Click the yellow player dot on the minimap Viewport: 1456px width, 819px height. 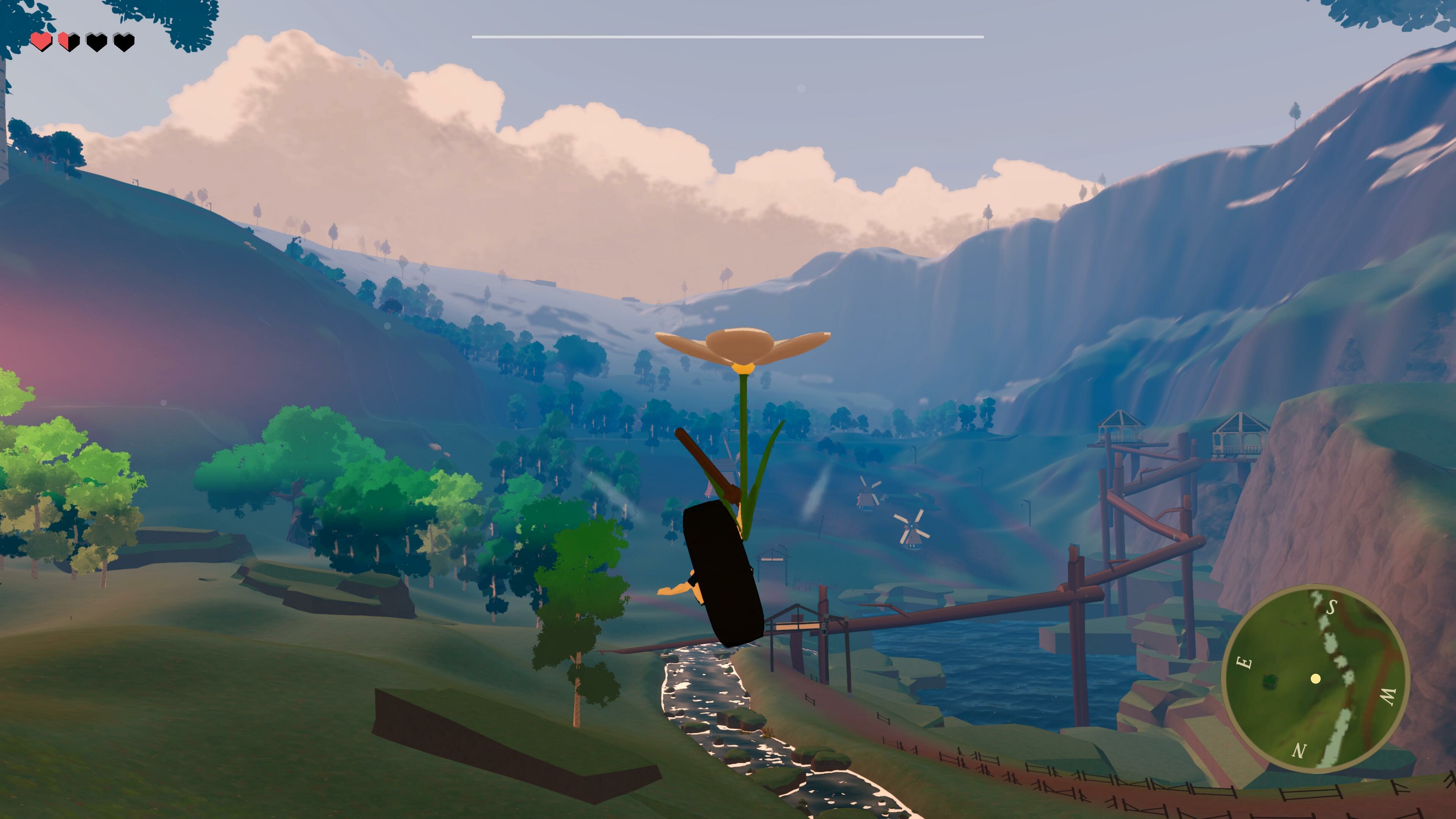tap(1316, 679)
